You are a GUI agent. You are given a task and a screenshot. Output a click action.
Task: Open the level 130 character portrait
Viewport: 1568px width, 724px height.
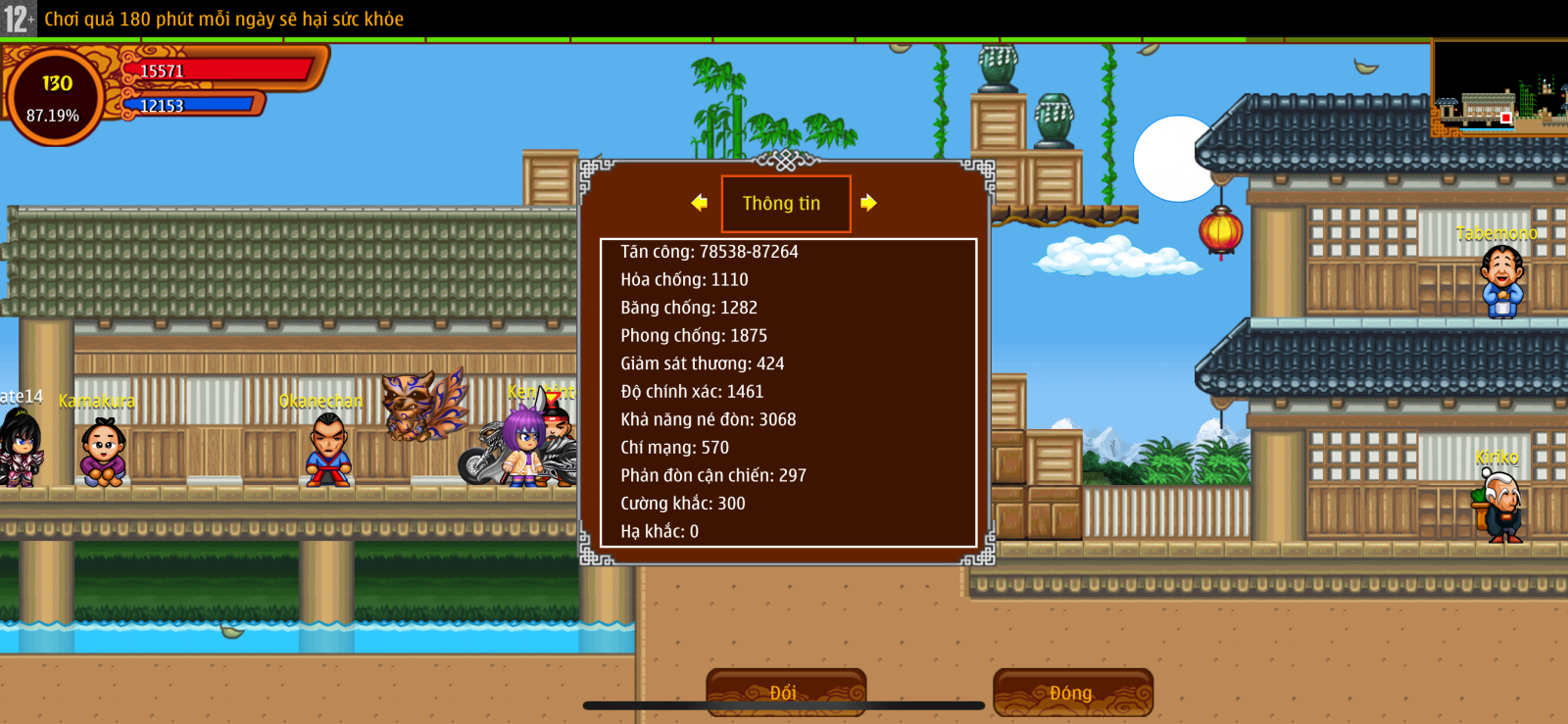click(55, 97)
